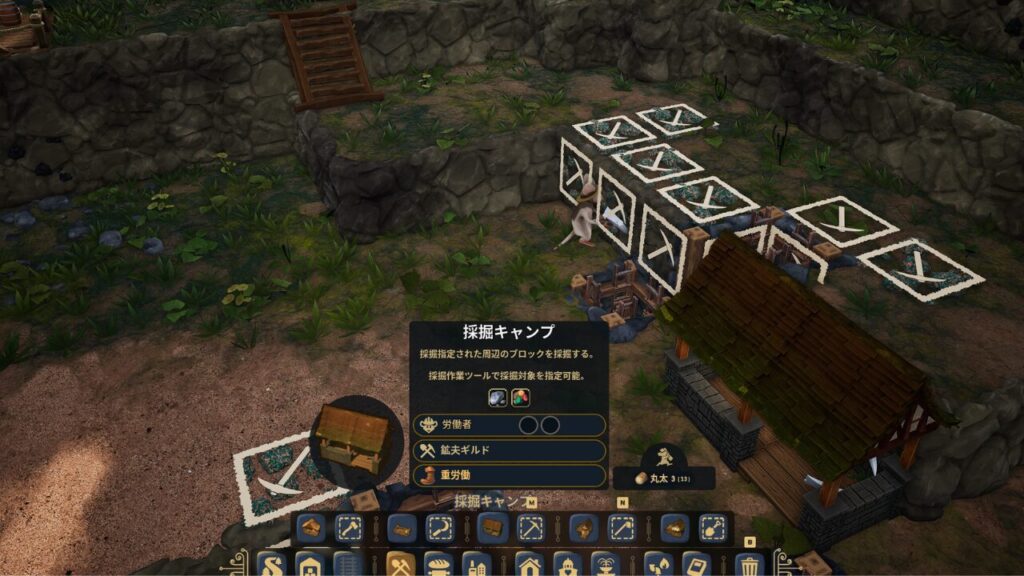1024x576 pixels.
Task: Switch to the bread food category
Action: coord(438,565)
